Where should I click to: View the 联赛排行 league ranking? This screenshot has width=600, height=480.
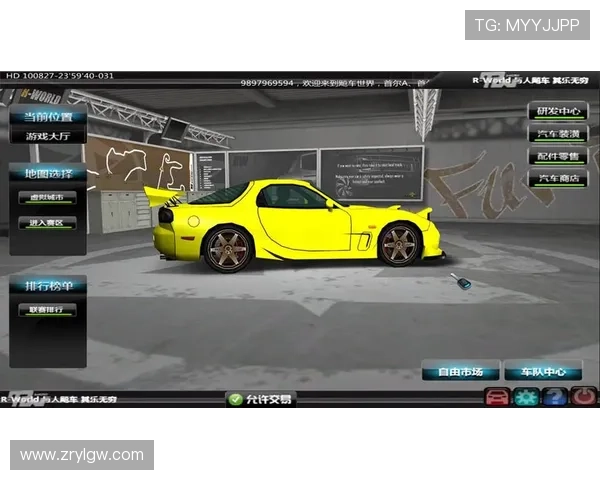[x=47, y=311]
